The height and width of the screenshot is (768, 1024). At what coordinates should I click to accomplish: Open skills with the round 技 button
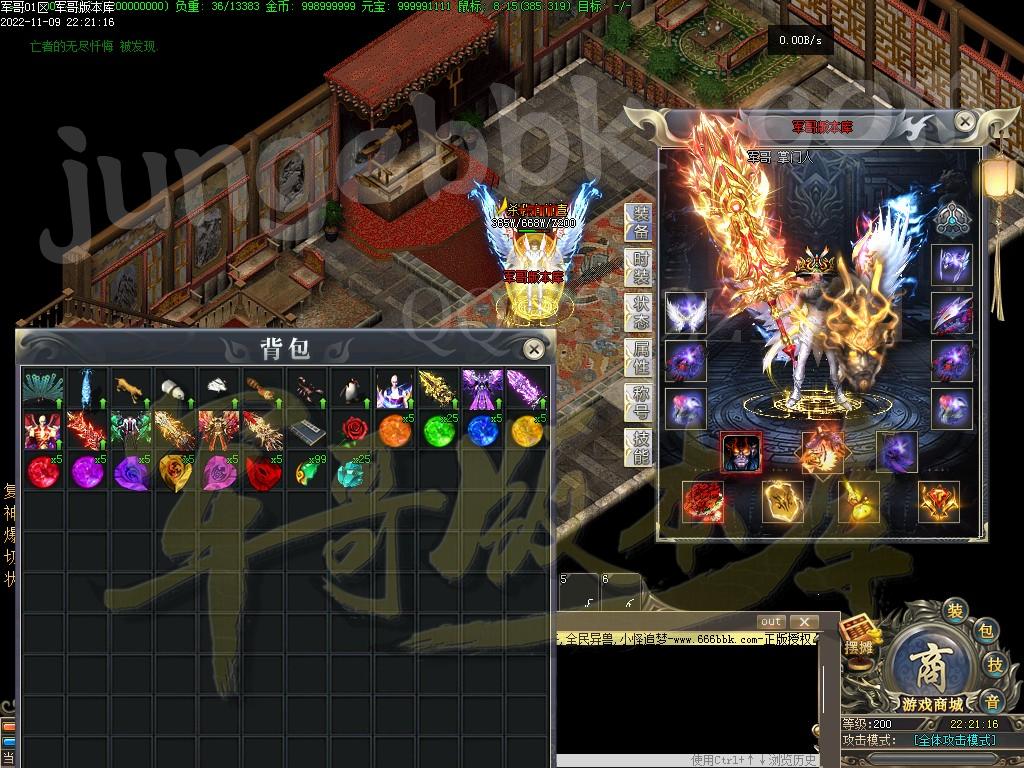[994, 665]
